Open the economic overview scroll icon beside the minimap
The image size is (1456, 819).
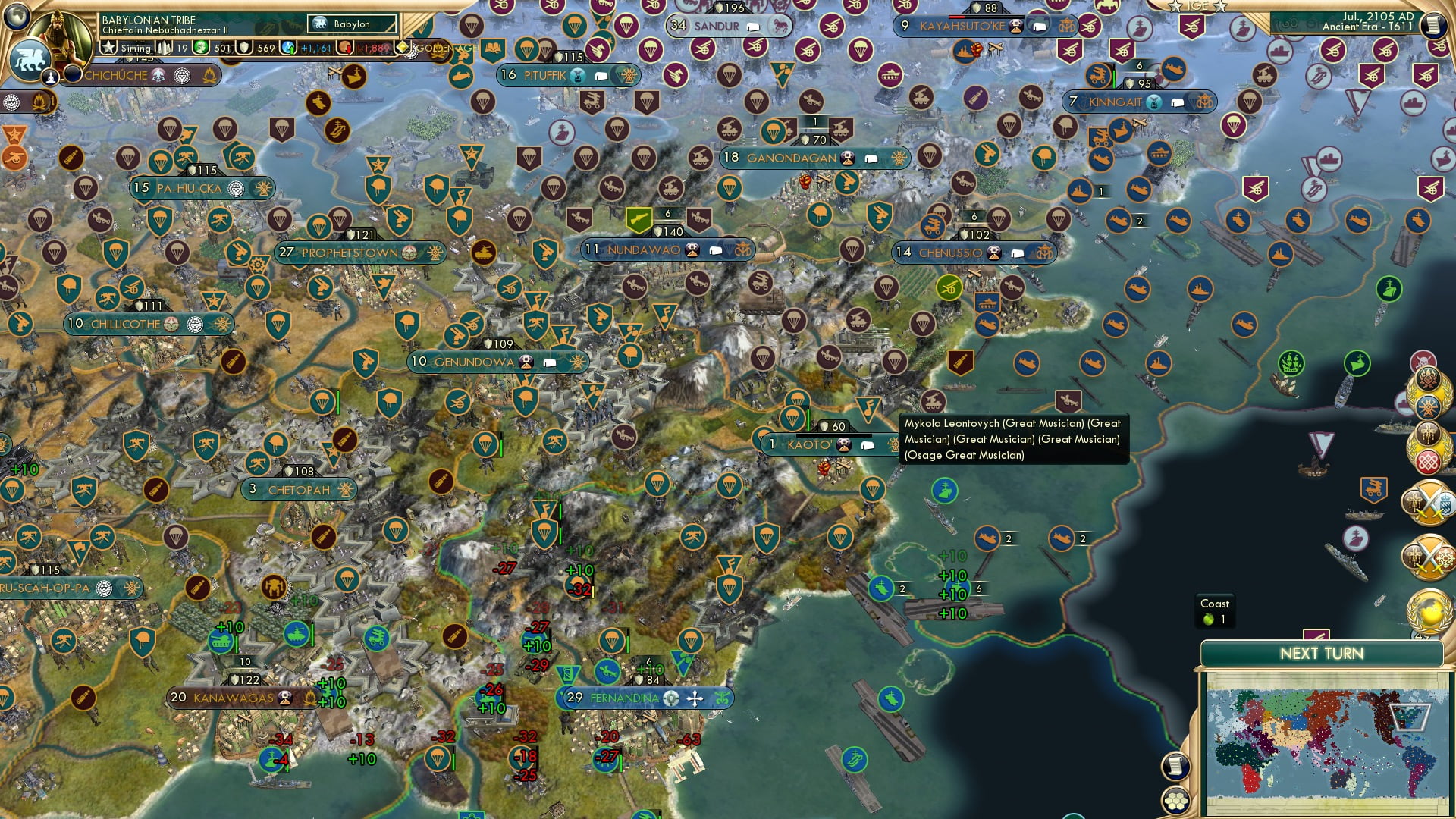(x=1175, y=767)
